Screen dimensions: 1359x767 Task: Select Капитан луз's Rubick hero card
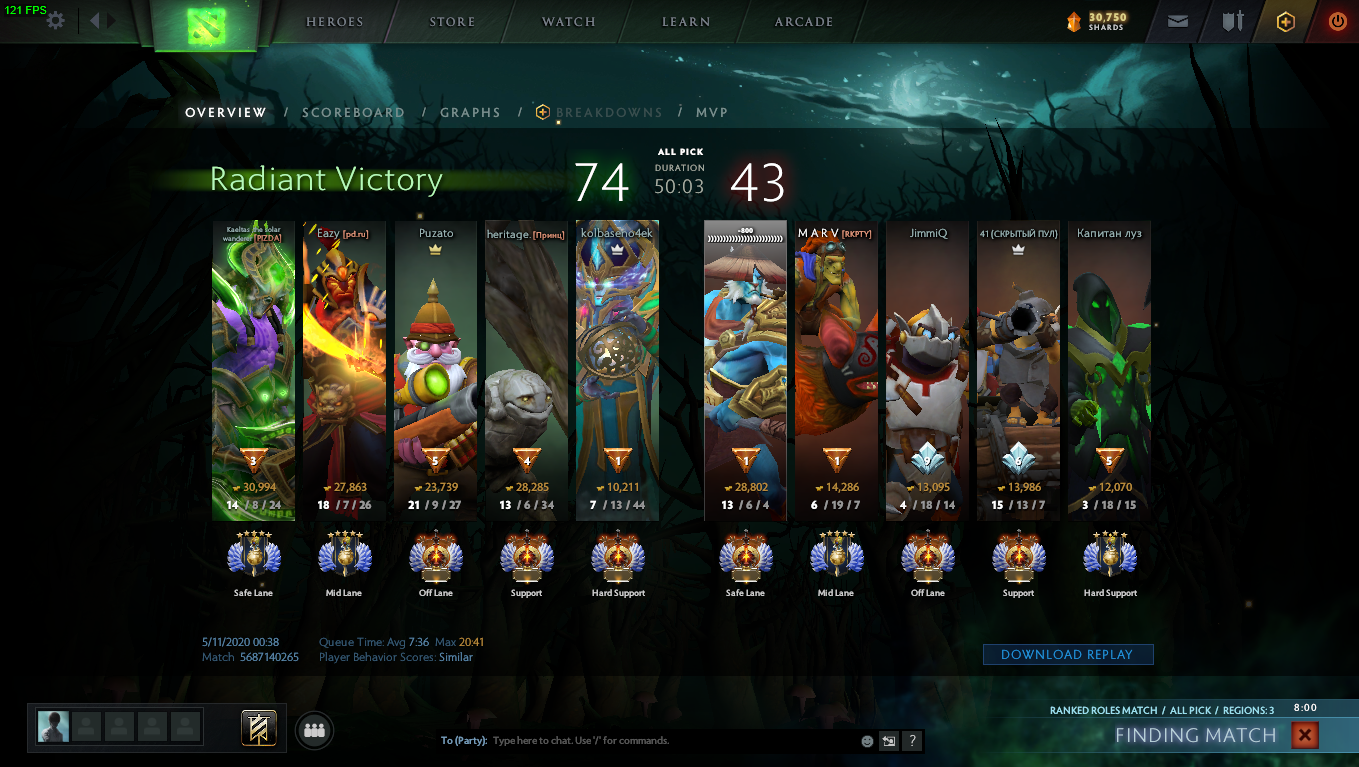pos(1109,370)
